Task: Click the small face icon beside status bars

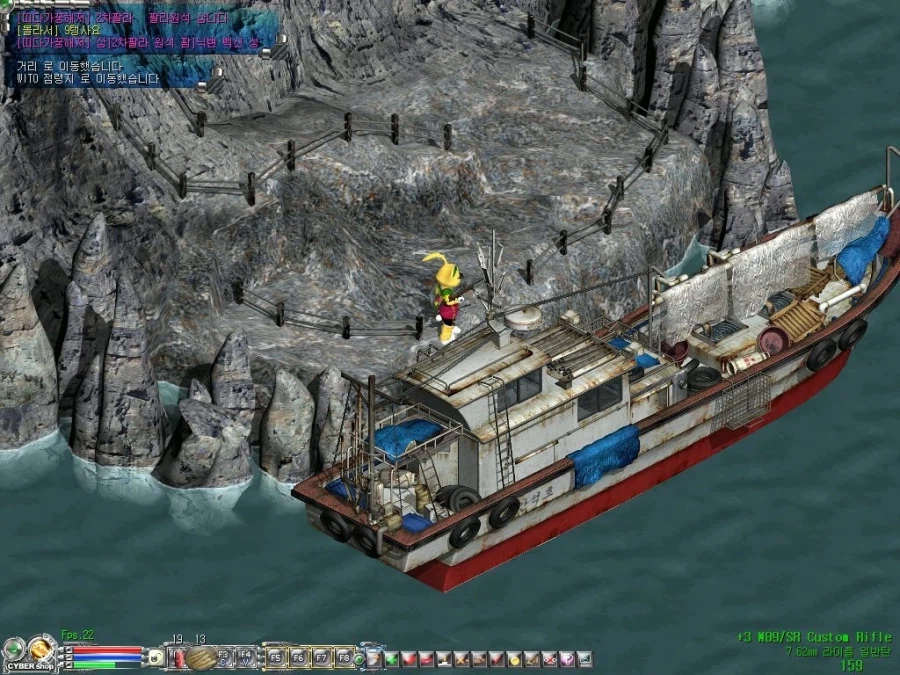Action: (155, 657)
